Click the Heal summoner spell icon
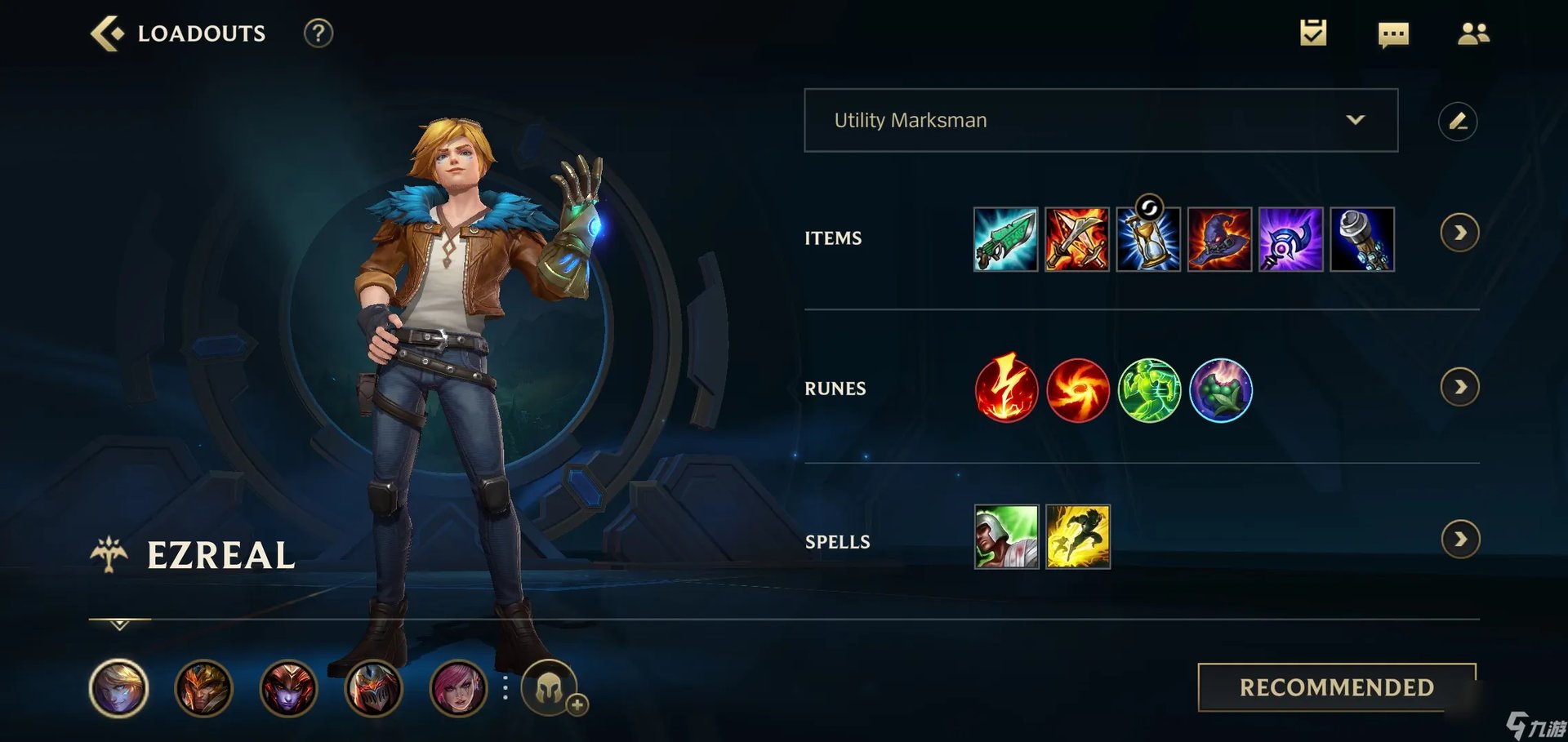Viewport: 1568px width, 742px height. pyautogui.click(x=1006, y=536)
